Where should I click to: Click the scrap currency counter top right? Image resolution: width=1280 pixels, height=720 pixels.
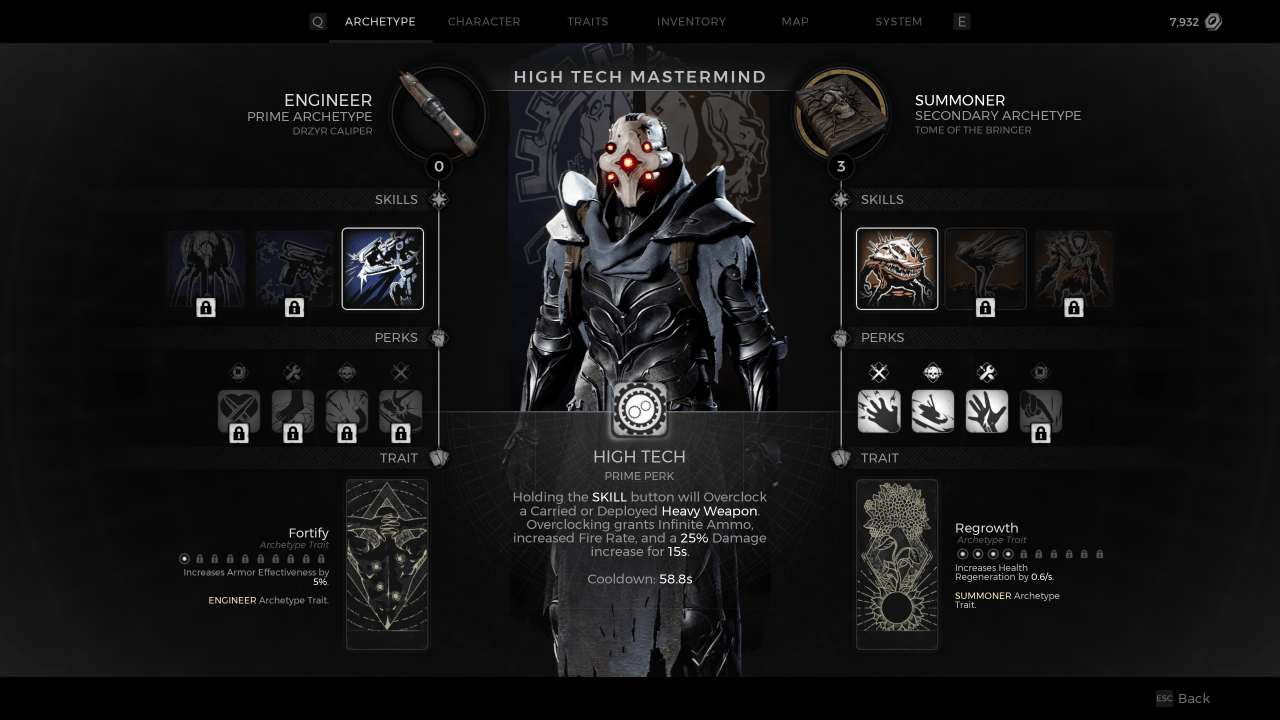[1195, 20]
